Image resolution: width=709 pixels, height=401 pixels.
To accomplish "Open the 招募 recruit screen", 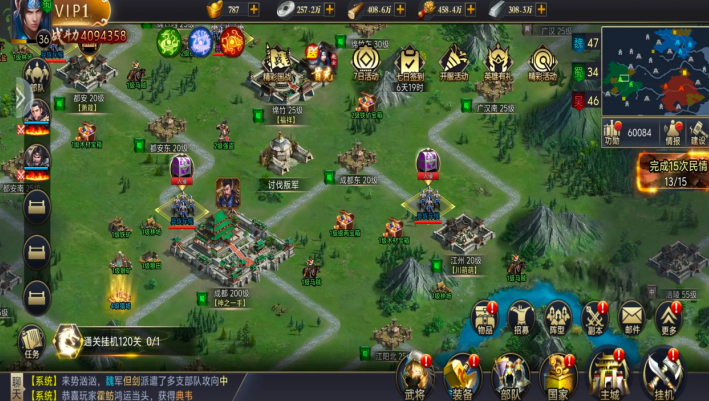I will click(521, 318).
